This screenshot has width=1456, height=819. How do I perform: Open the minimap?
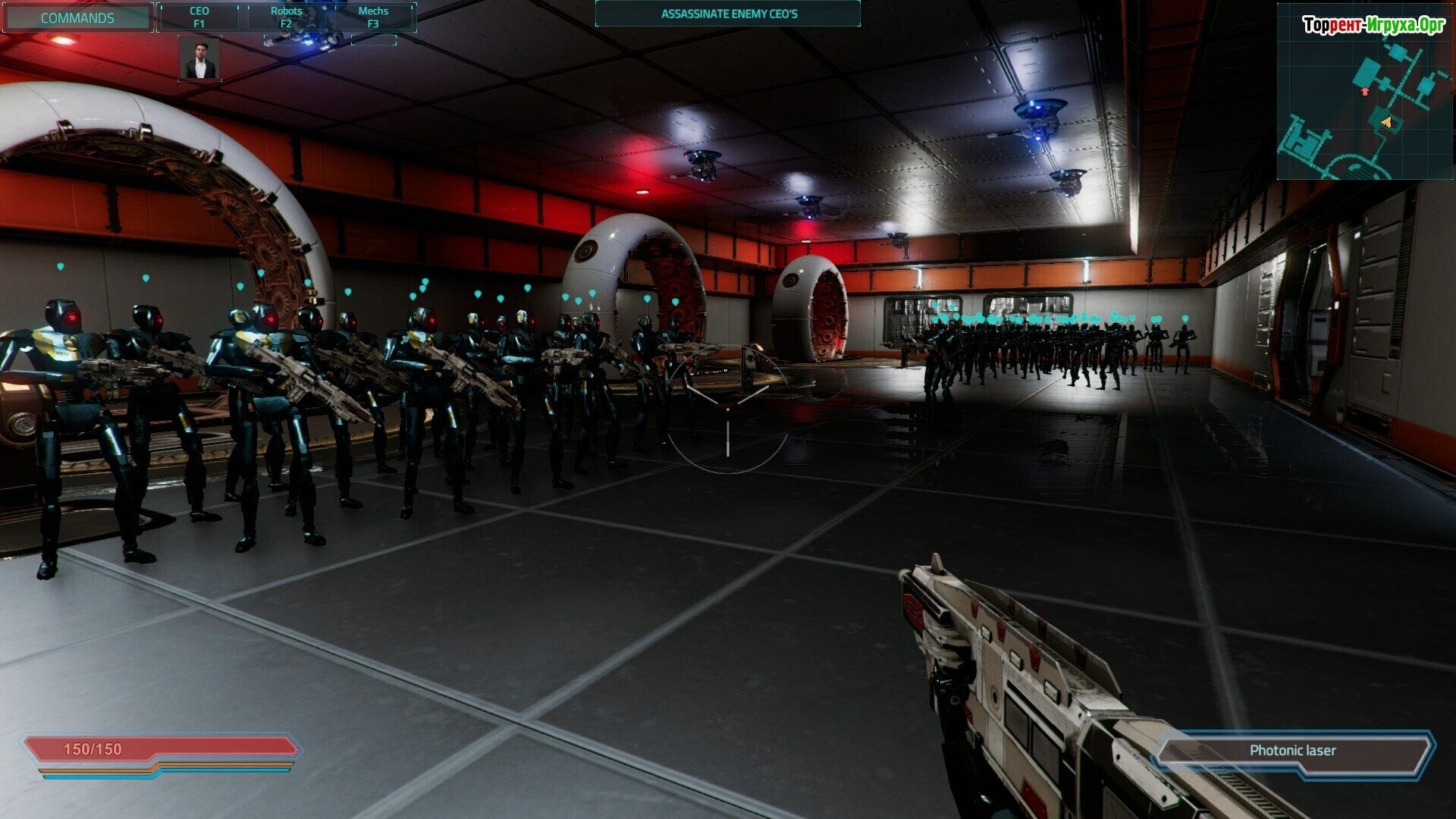(1364, 91)
